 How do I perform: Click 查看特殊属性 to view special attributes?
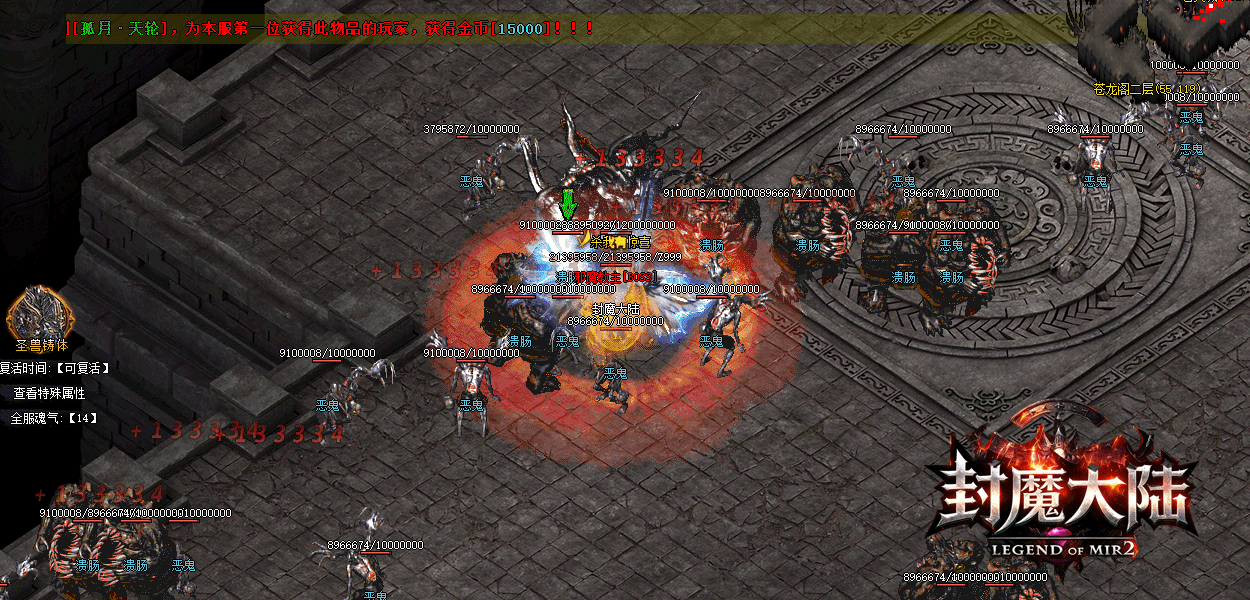[x=49, y=393]
